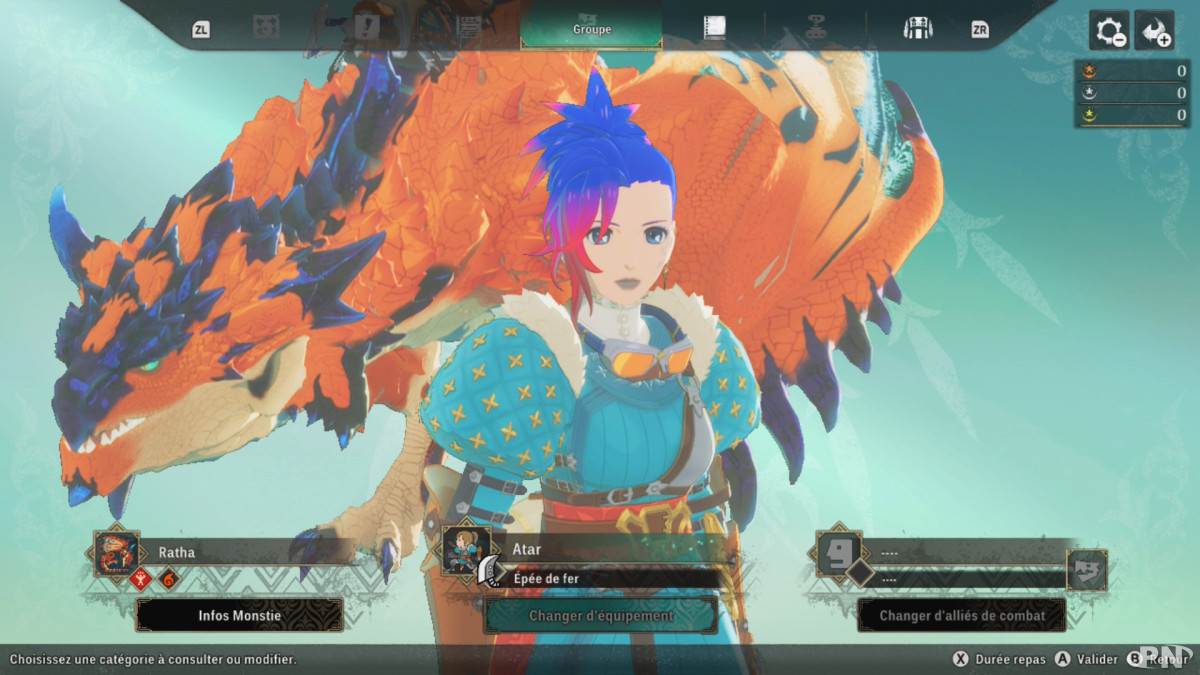The width and height of the screenshot is (1200, 675).
Task: Select the Épée de fer weapon row
Action: pos(612,578)
